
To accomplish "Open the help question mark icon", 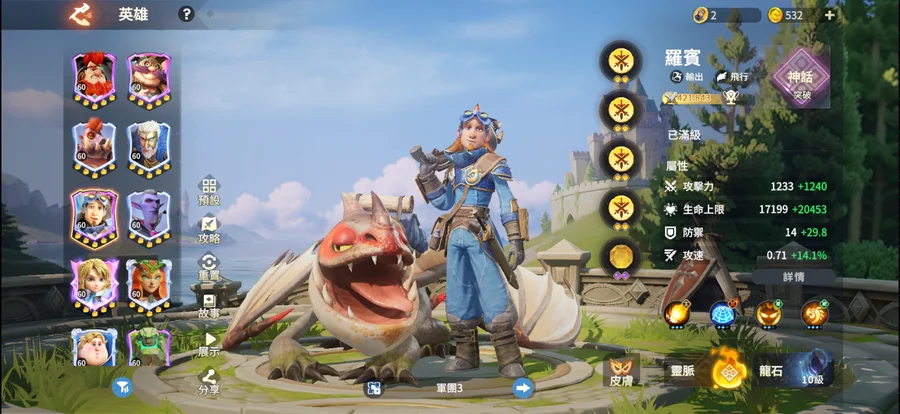I will coord(186,14).
